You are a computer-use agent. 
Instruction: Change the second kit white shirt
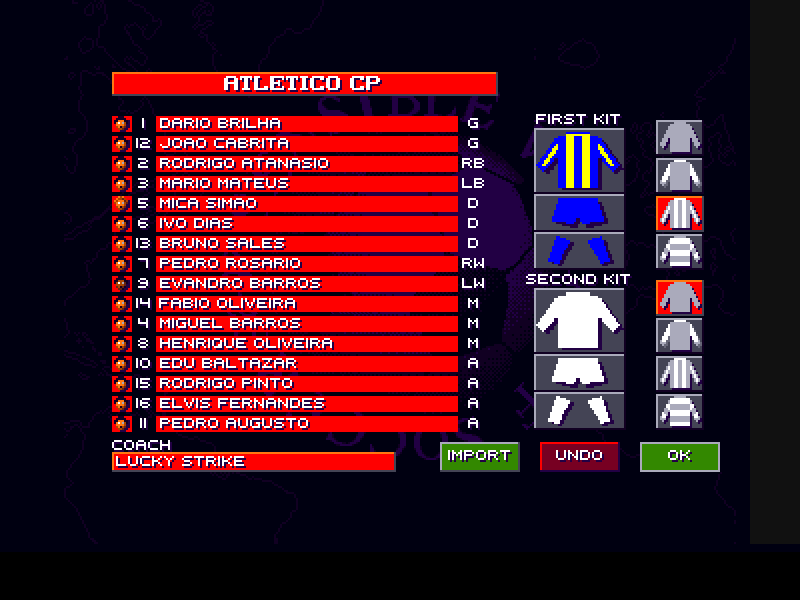[x=580, y=320]
